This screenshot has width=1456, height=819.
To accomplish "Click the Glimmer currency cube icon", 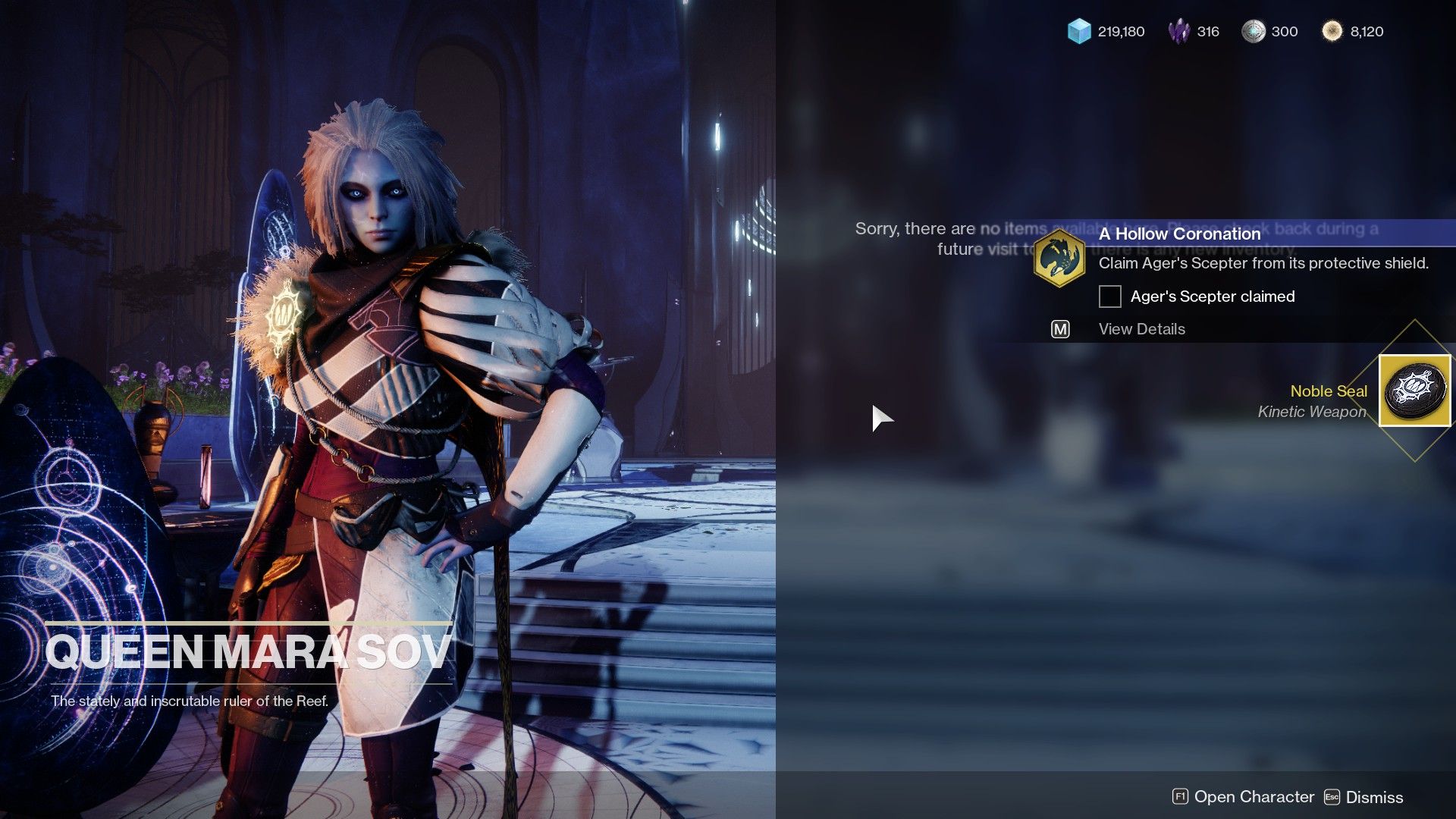I will (x=1080, y=32).
